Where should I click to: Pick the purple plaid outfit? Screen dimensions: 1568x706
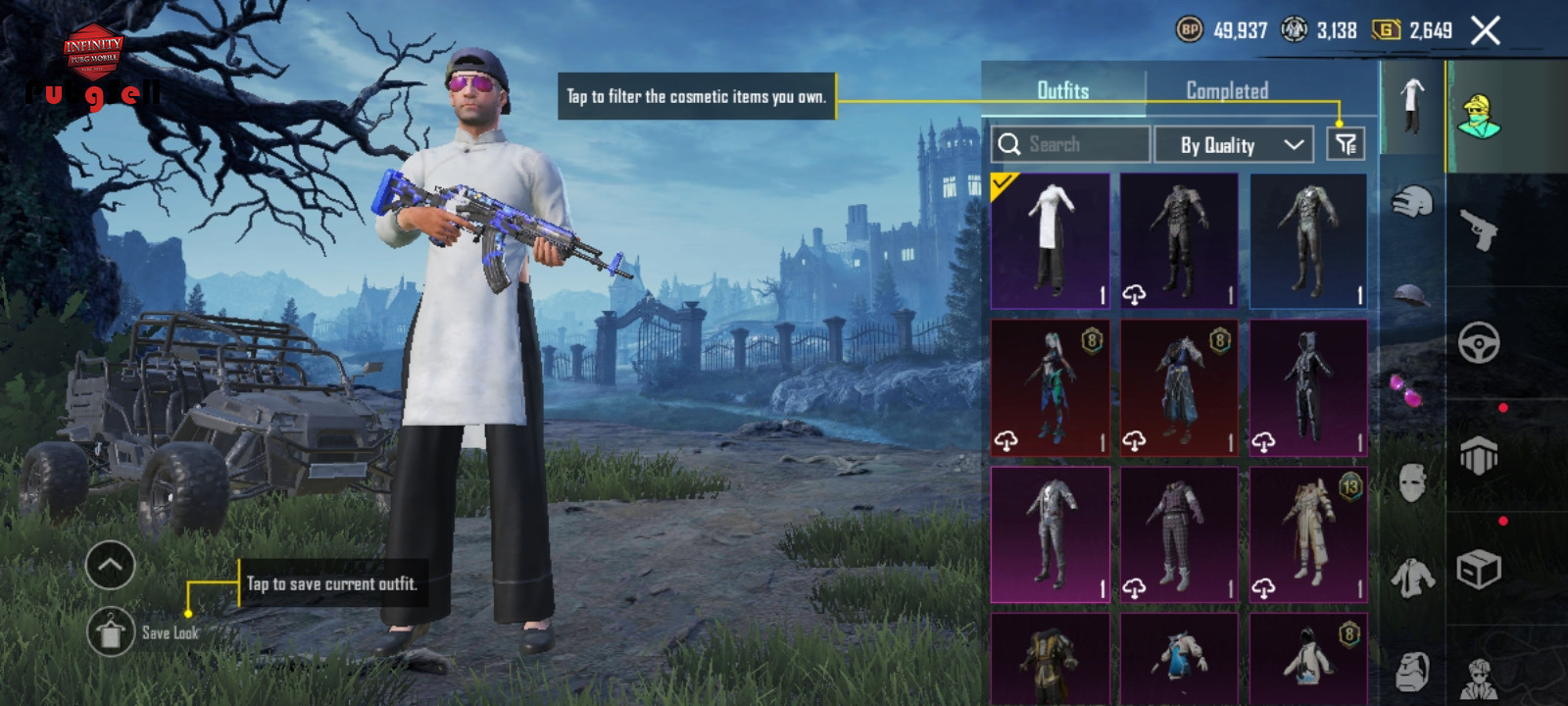pos(1179,534)
